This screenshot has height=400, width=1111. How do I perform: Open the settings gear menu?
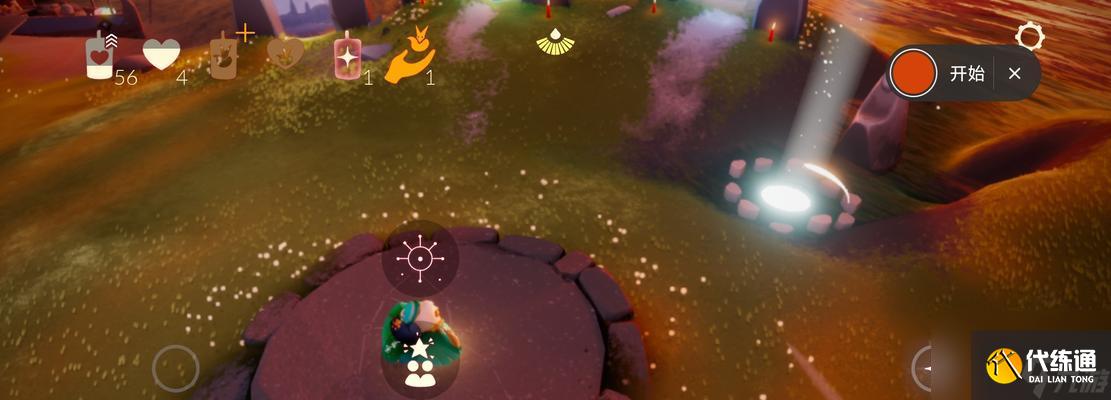[x=1029, y=38]
